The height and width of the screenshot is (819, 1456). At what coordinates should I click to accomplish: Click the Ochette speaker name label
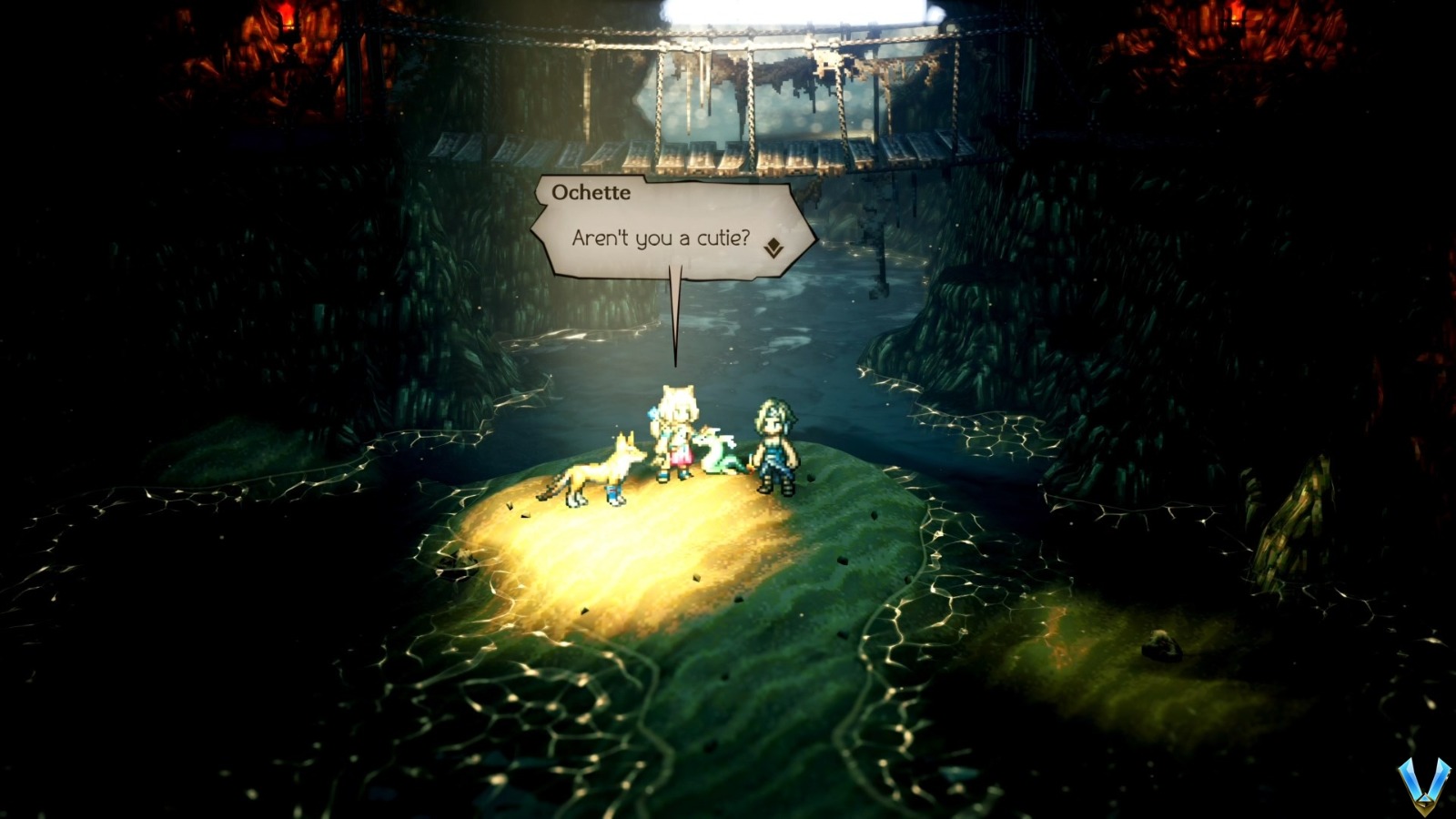(593, 191)
